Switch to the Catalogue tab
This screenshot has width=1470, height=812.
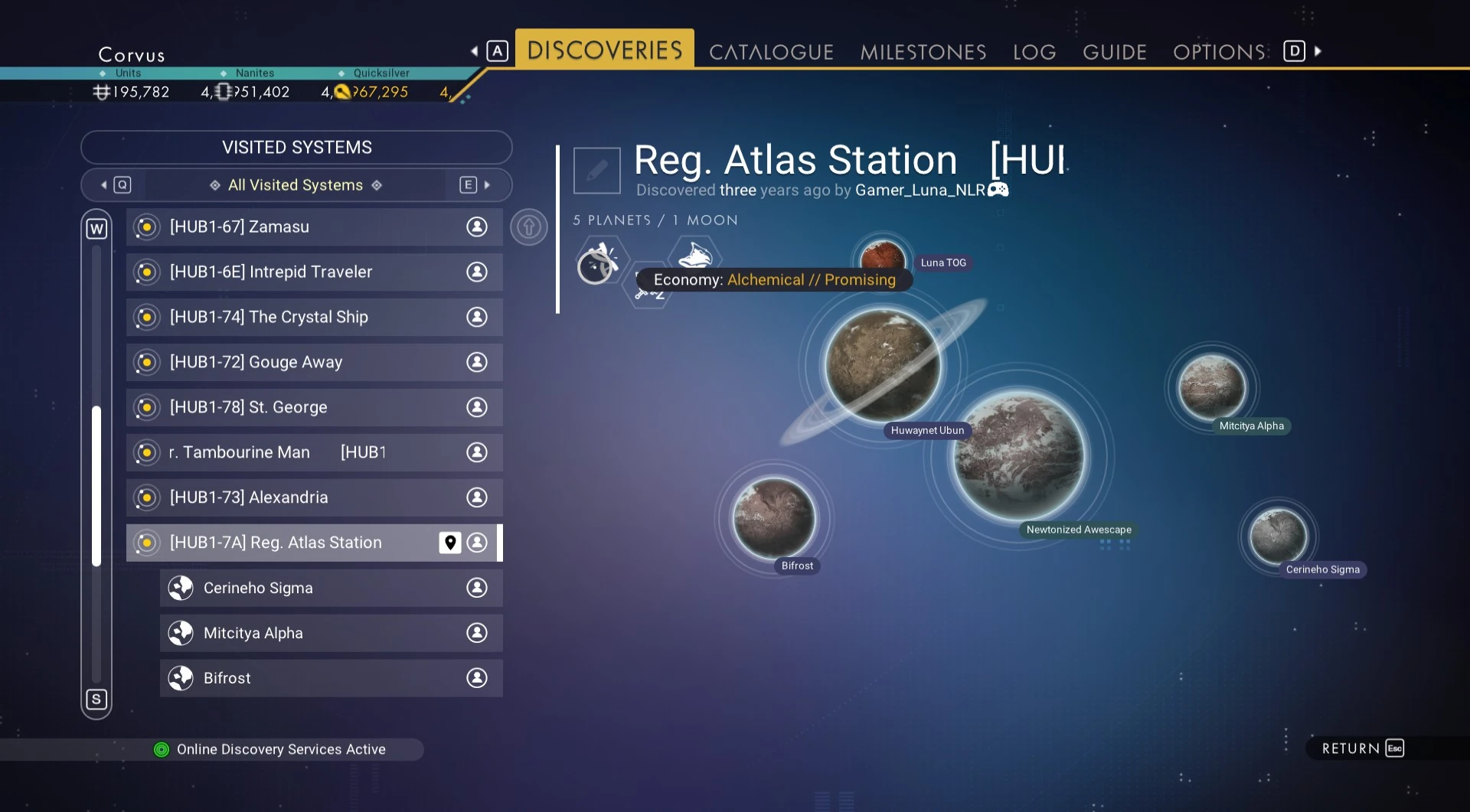771,52
